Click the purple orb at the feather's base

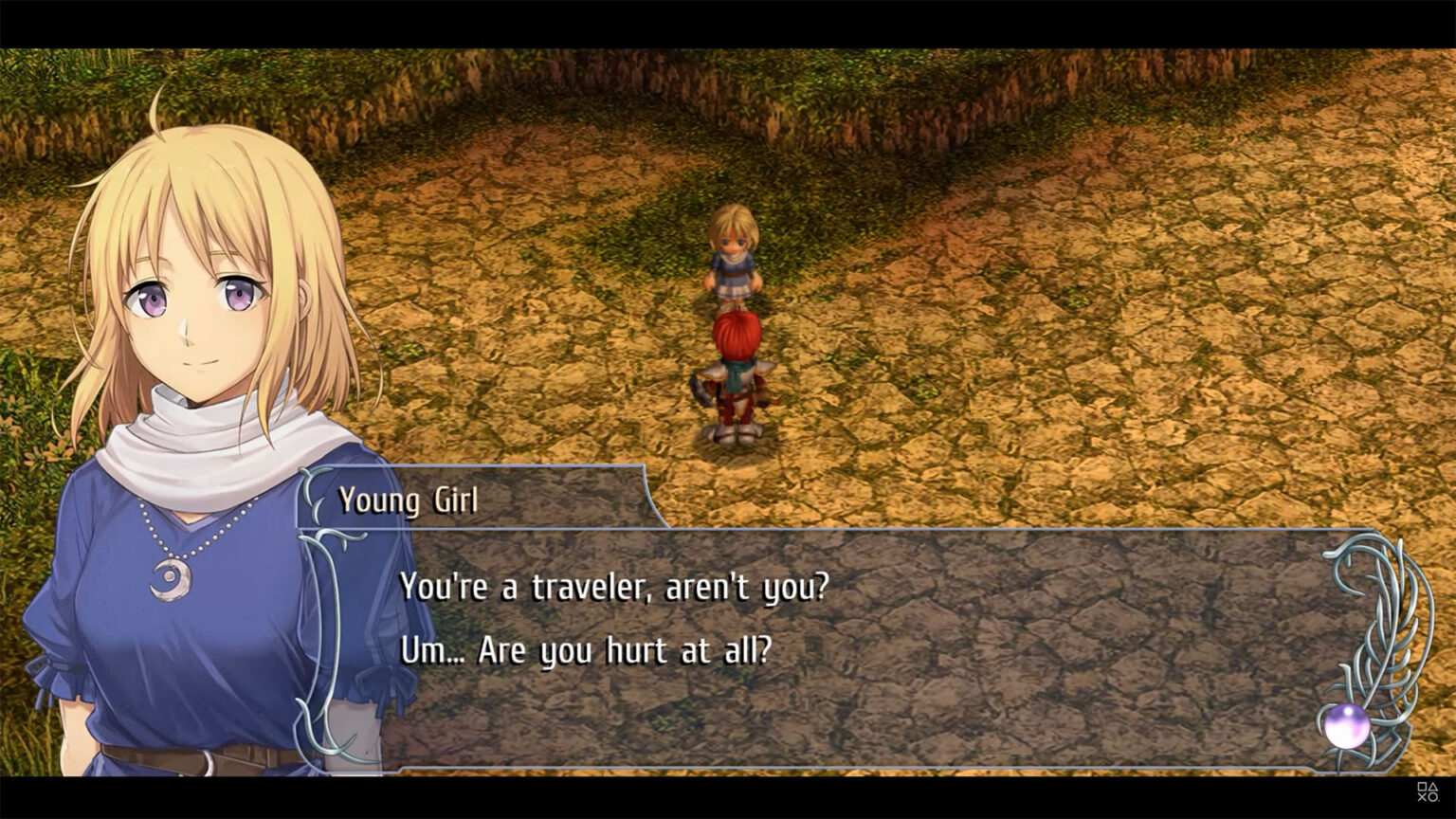[1350, 728]
